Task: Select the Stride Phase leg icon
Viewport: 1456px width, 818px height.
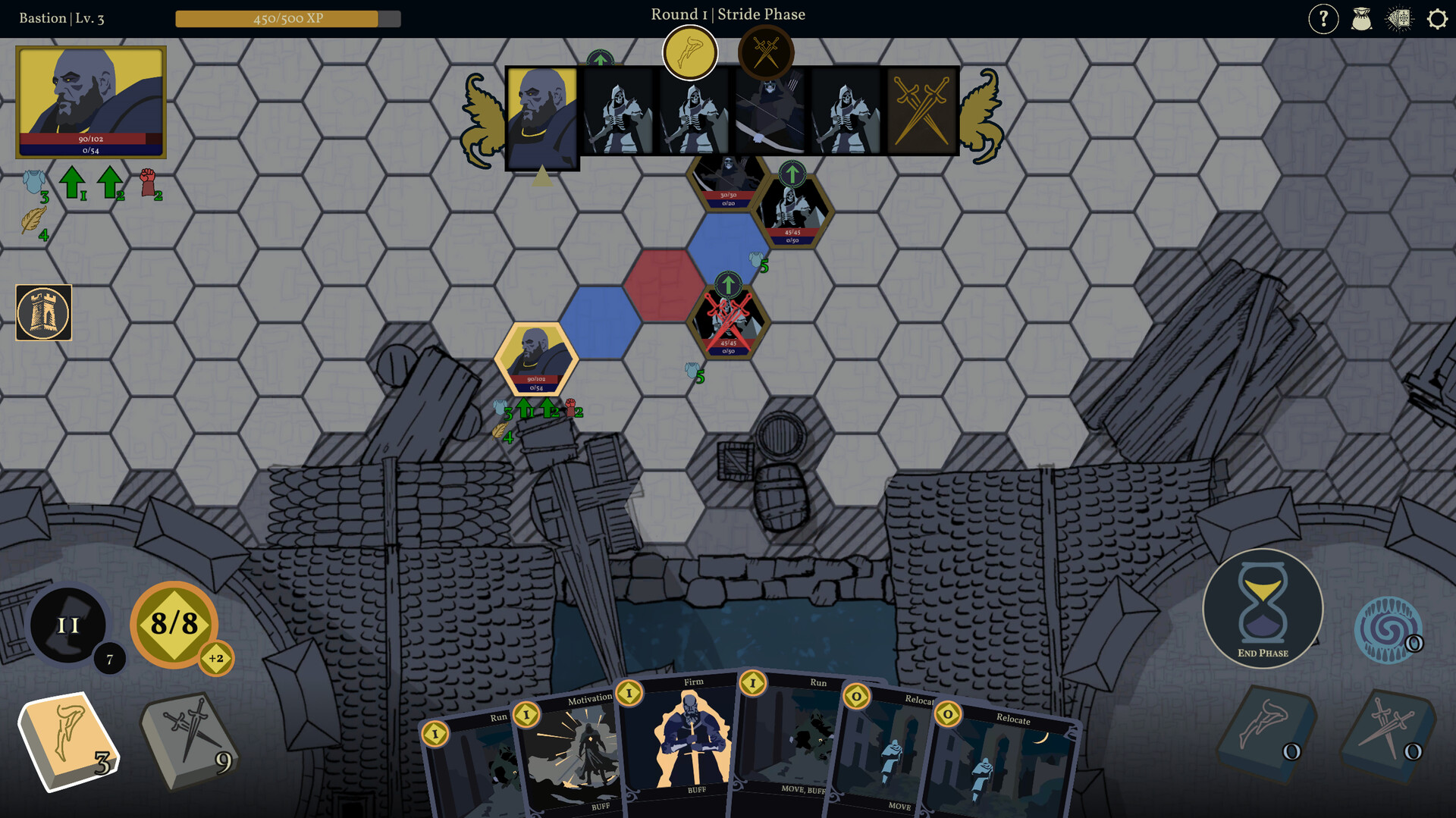Action: (x=690, y=52)
